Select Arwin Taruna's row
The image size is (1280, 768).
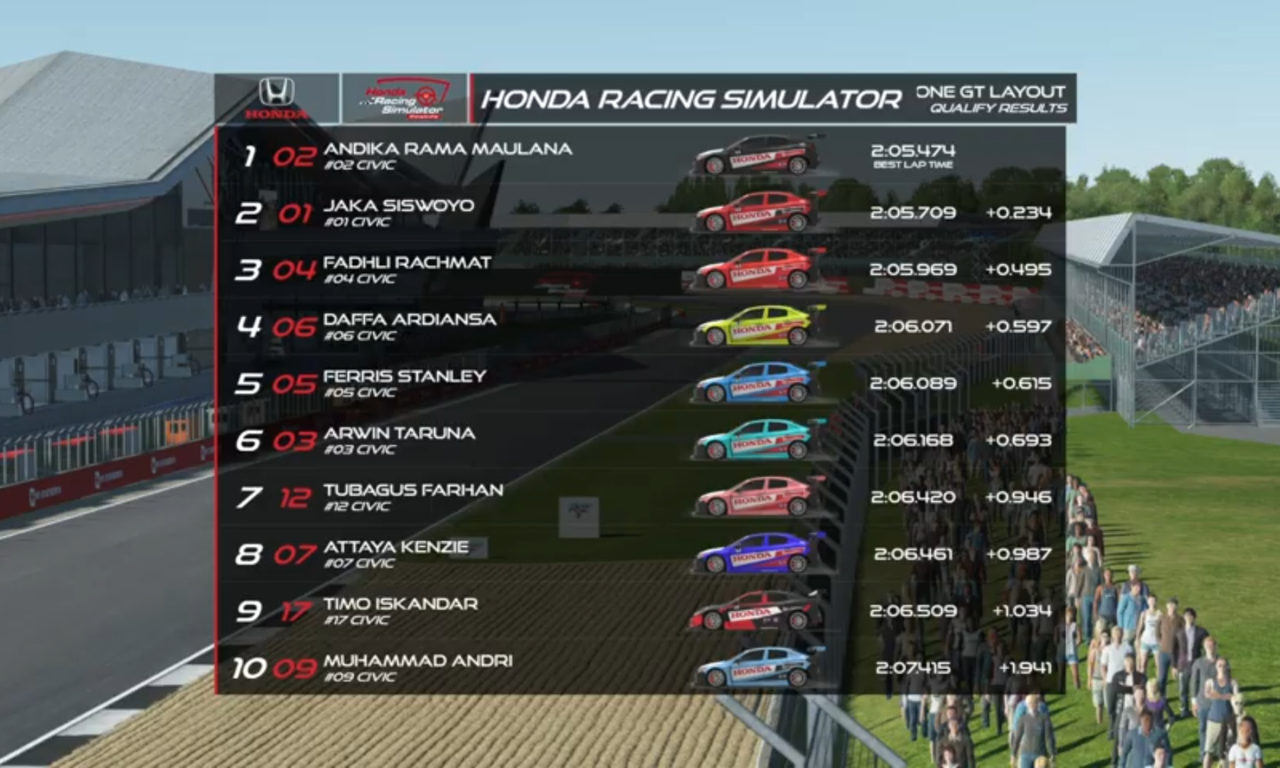[399, 440]
